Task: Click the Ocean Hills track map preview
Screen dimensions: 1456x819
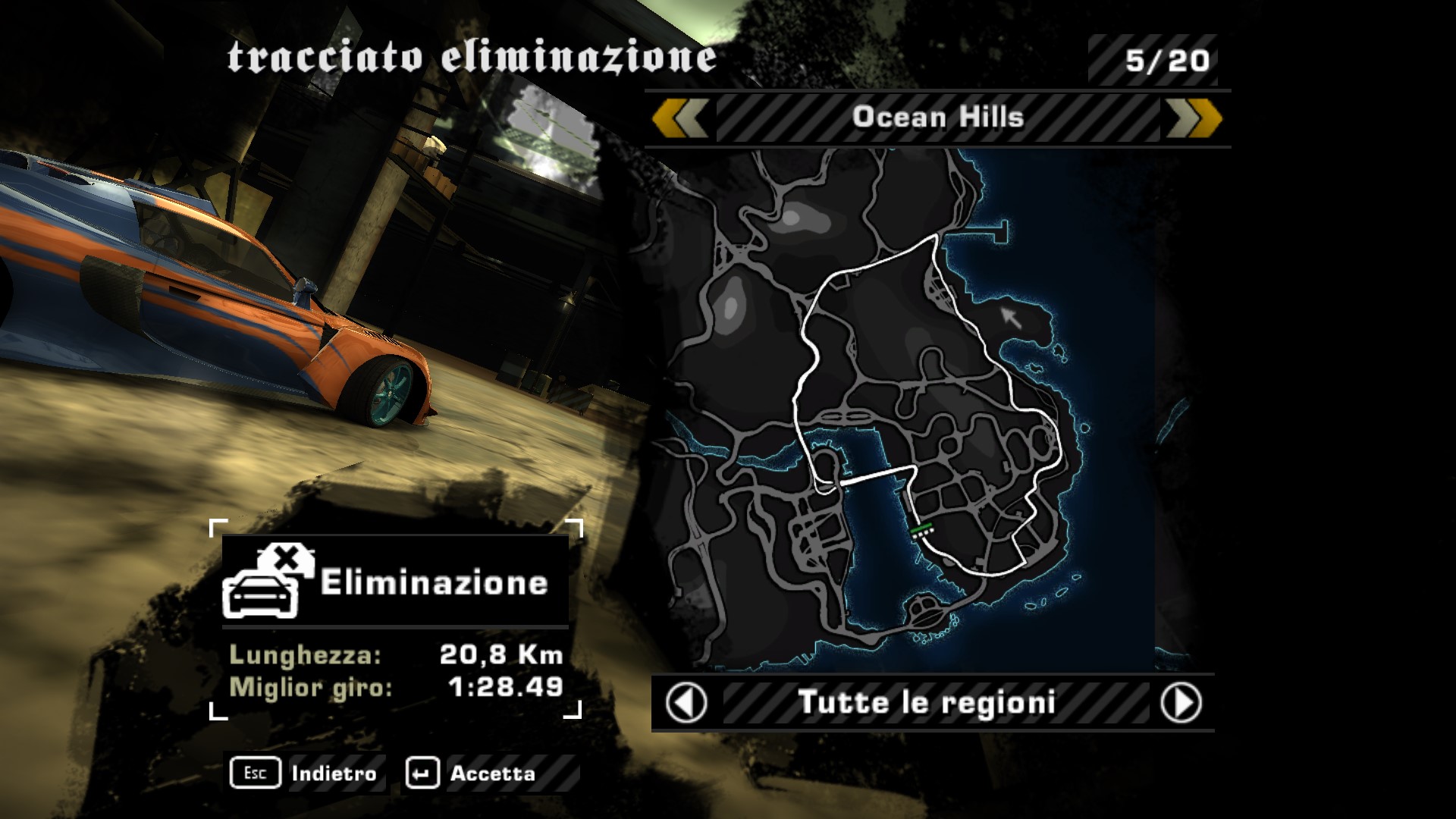Action: (x=910, y=409)
